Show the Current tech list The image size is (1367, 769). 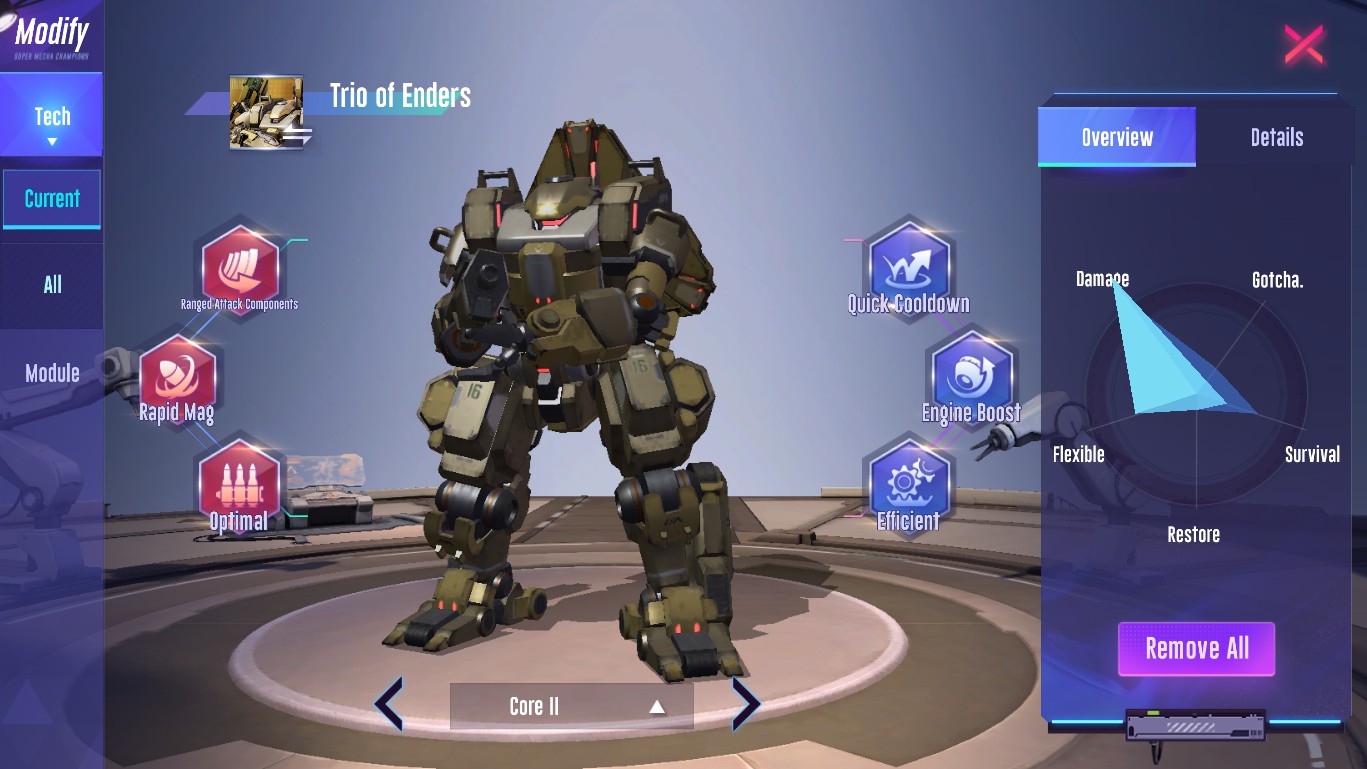[52, 199]
